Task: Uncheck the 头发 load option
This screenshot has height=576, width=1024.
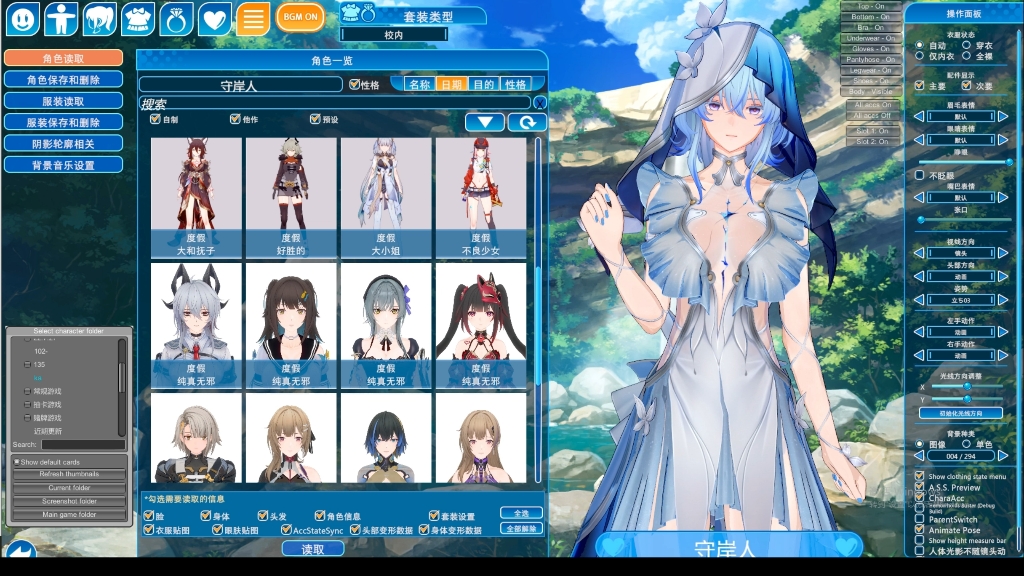Action: tap(263, 516)
